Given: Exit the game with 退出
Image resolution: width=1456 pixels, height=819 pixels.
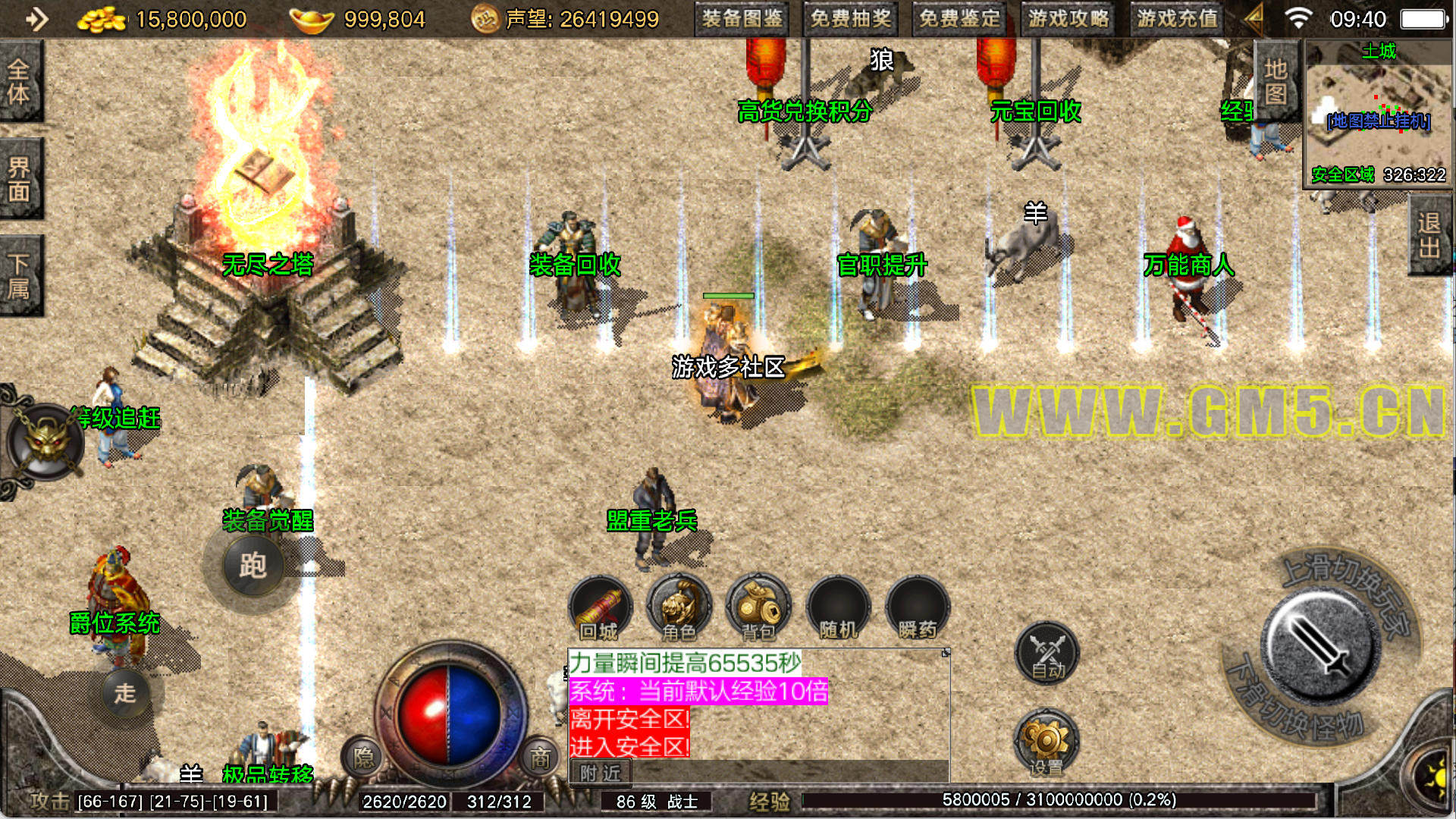Looking at the screenshot, I should pos(1430,235).
